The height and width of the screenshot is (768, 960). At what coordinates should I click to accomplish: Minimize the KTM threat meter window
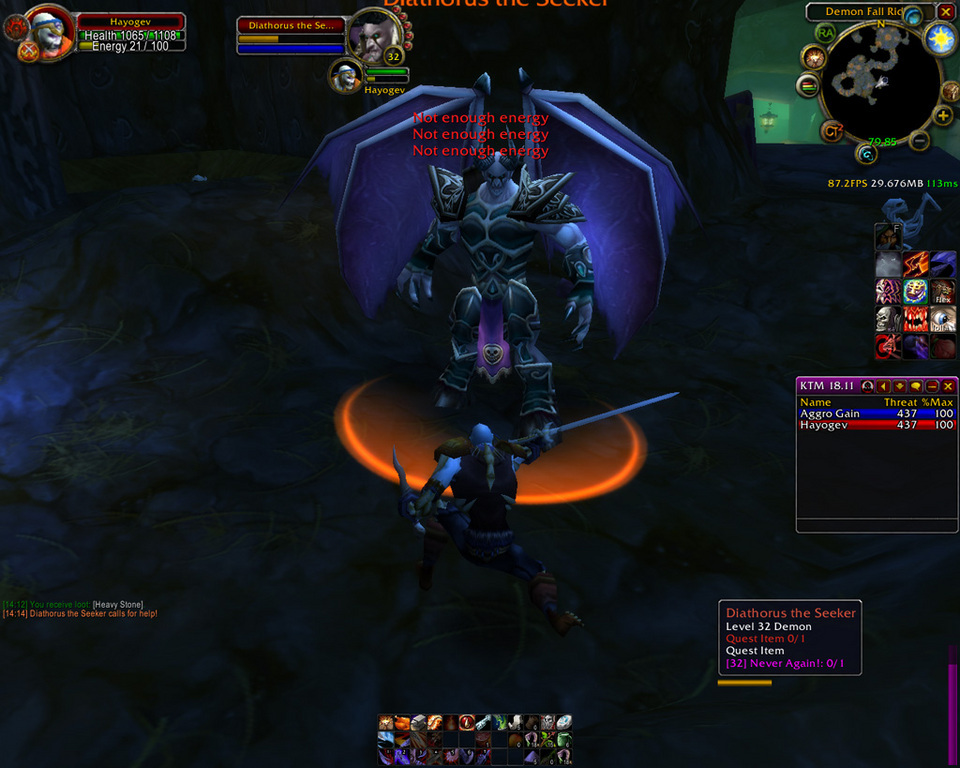click(932, 386)
